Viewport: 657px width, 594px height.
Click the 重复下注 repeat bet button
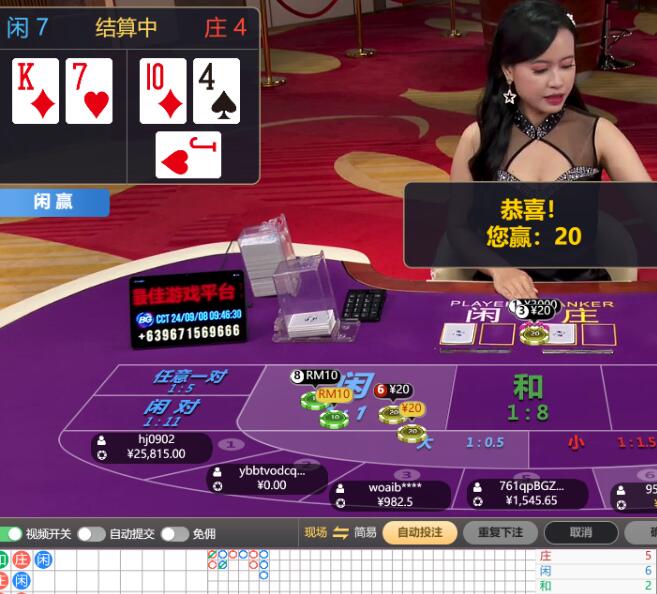click(x=500, y=533)
